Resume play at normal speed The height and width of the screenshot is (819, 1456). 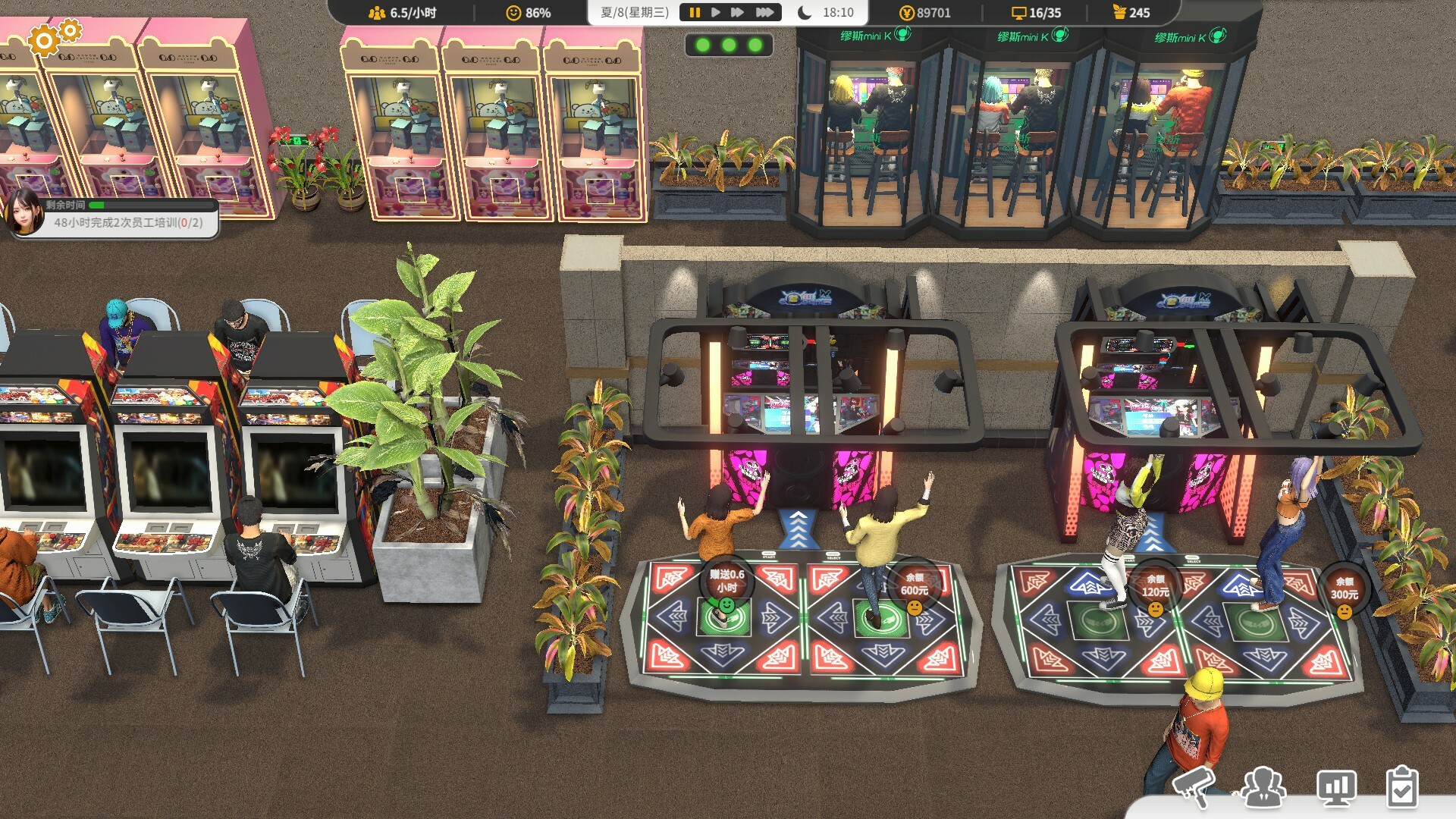716,11
